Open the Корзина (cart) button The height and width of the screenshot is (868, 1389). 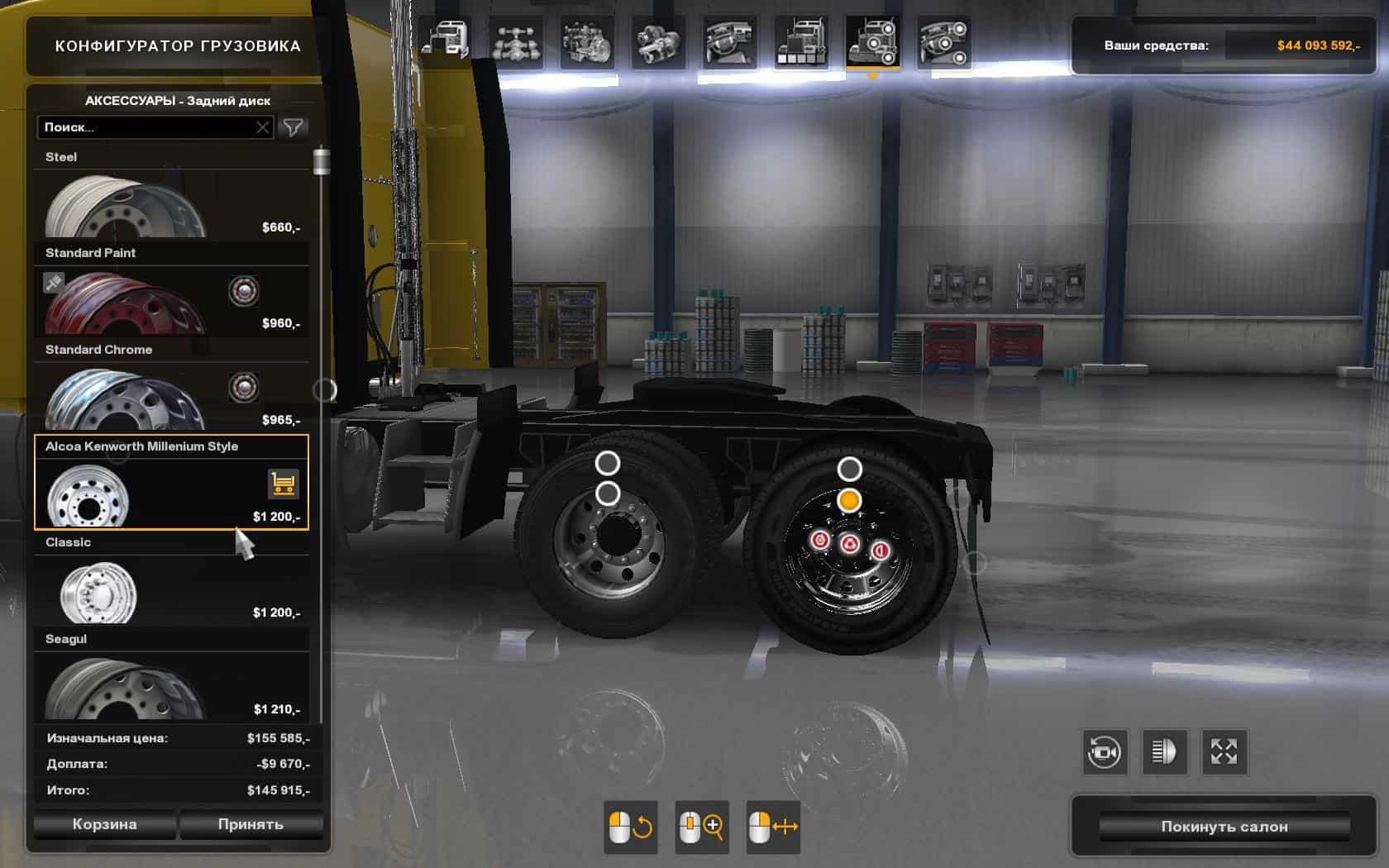click(104, 824)
